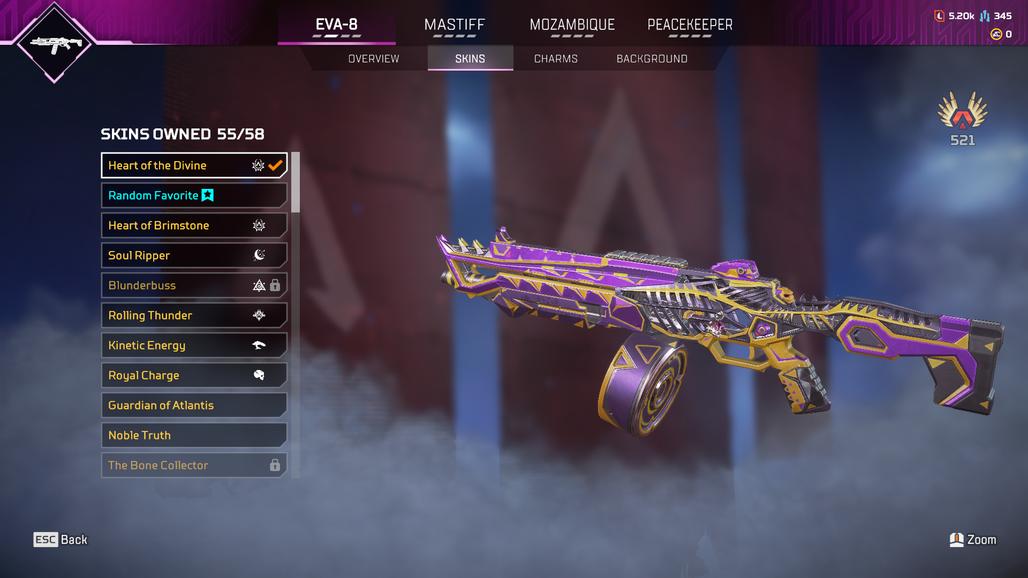1028x578 pixels.
Task: Pick the Kinetic Energy skin
Action: [193, 346]
